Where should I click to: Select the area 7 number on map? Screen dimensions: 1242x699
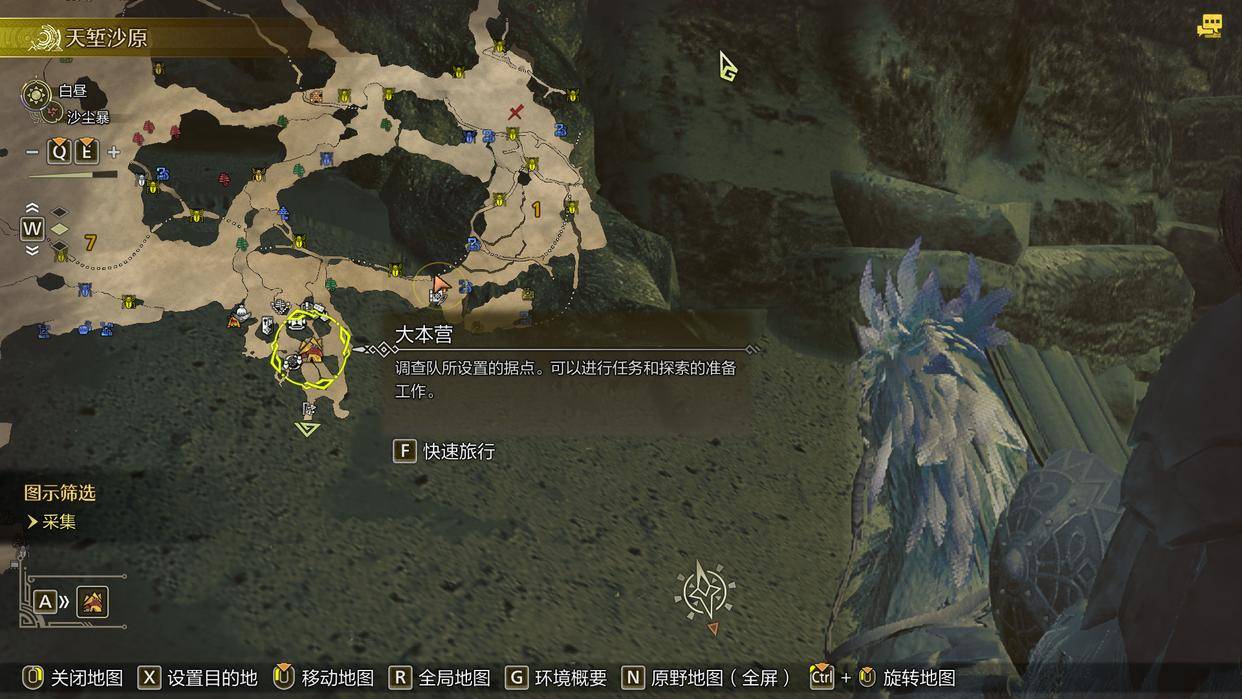(90, 242)
